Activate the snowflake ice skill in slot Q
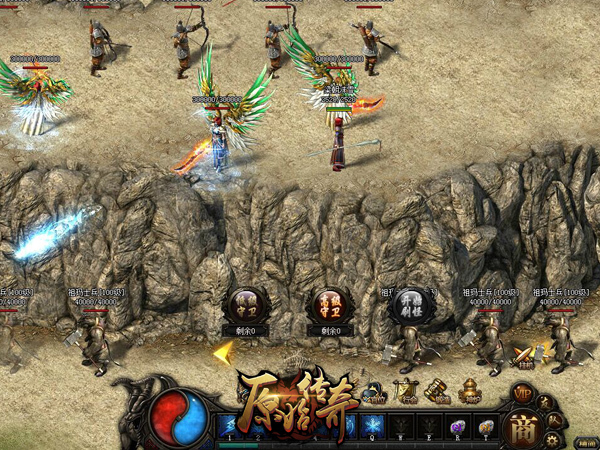Screen dimensions: 600x450 click(372, 427)
